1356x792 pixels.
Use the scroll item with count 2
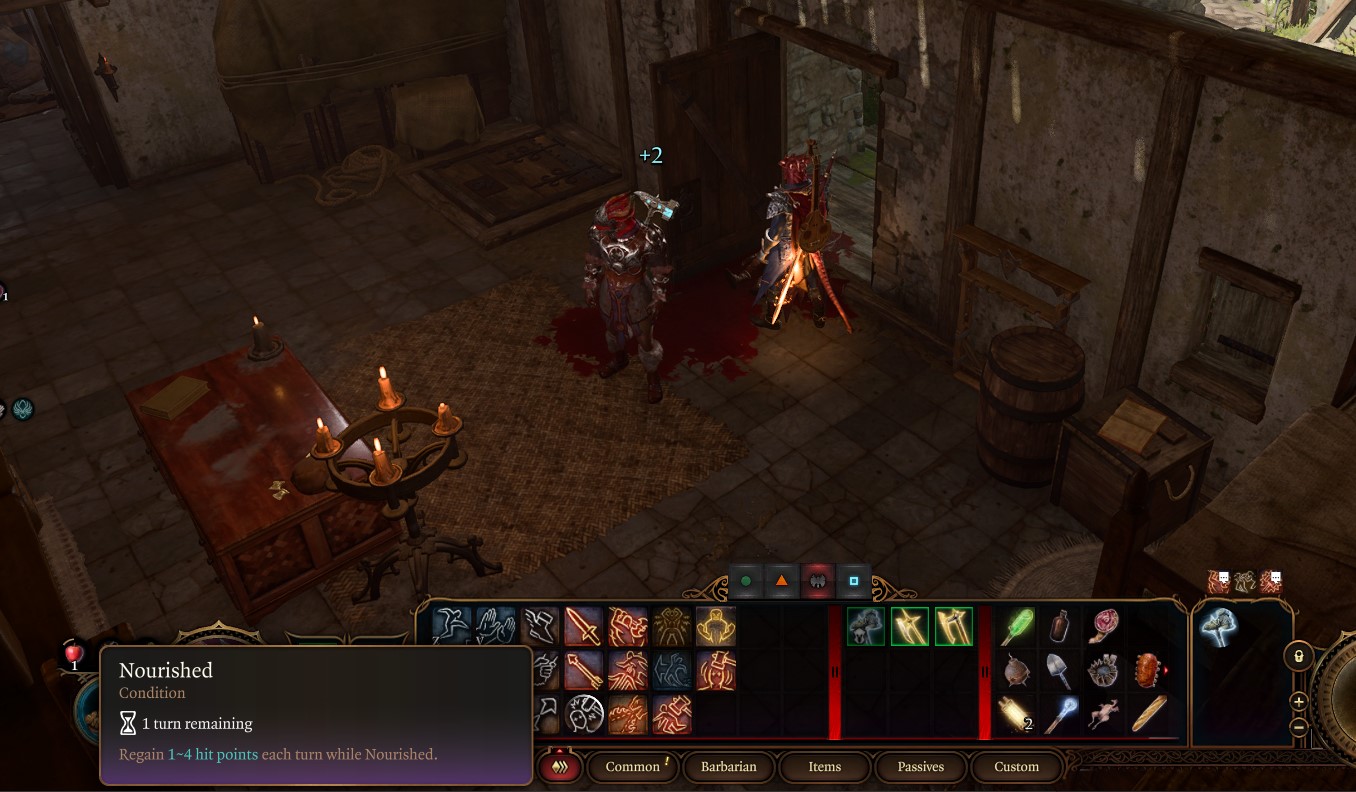[x=1018, y=713]
